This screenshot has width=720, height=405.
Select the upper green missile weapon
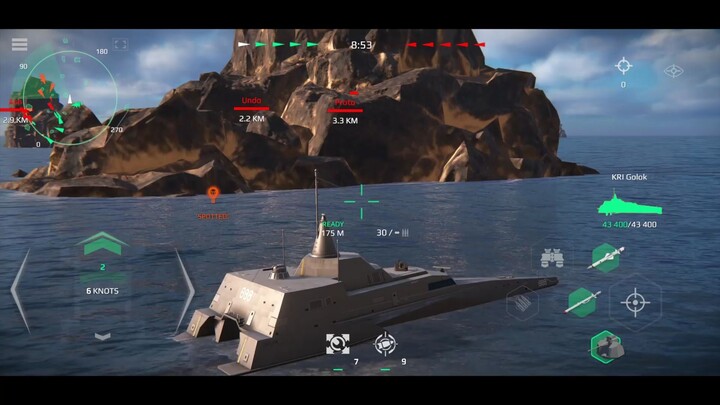[606, 258]
